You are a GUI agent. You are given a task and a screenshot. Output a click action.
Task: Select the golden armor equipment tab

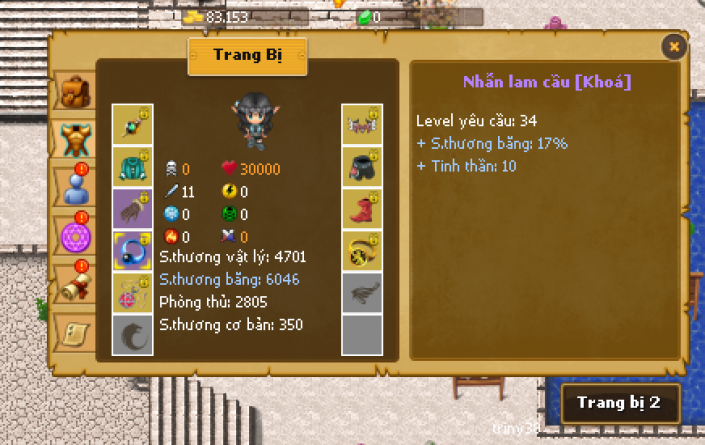(74, 138)
